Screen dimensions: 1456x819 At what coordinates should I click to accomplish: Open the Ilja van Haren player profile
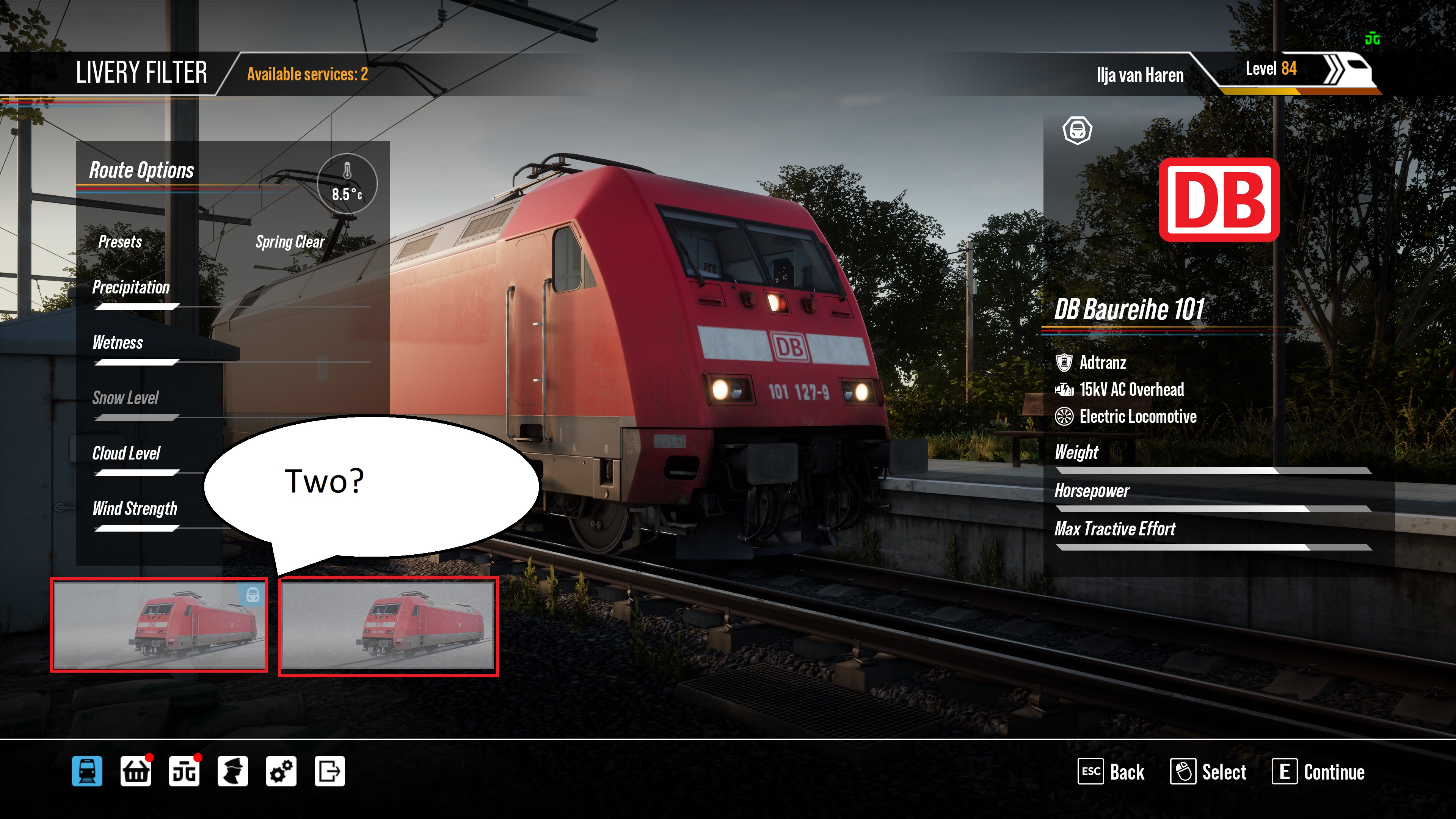coord(1139,75)
